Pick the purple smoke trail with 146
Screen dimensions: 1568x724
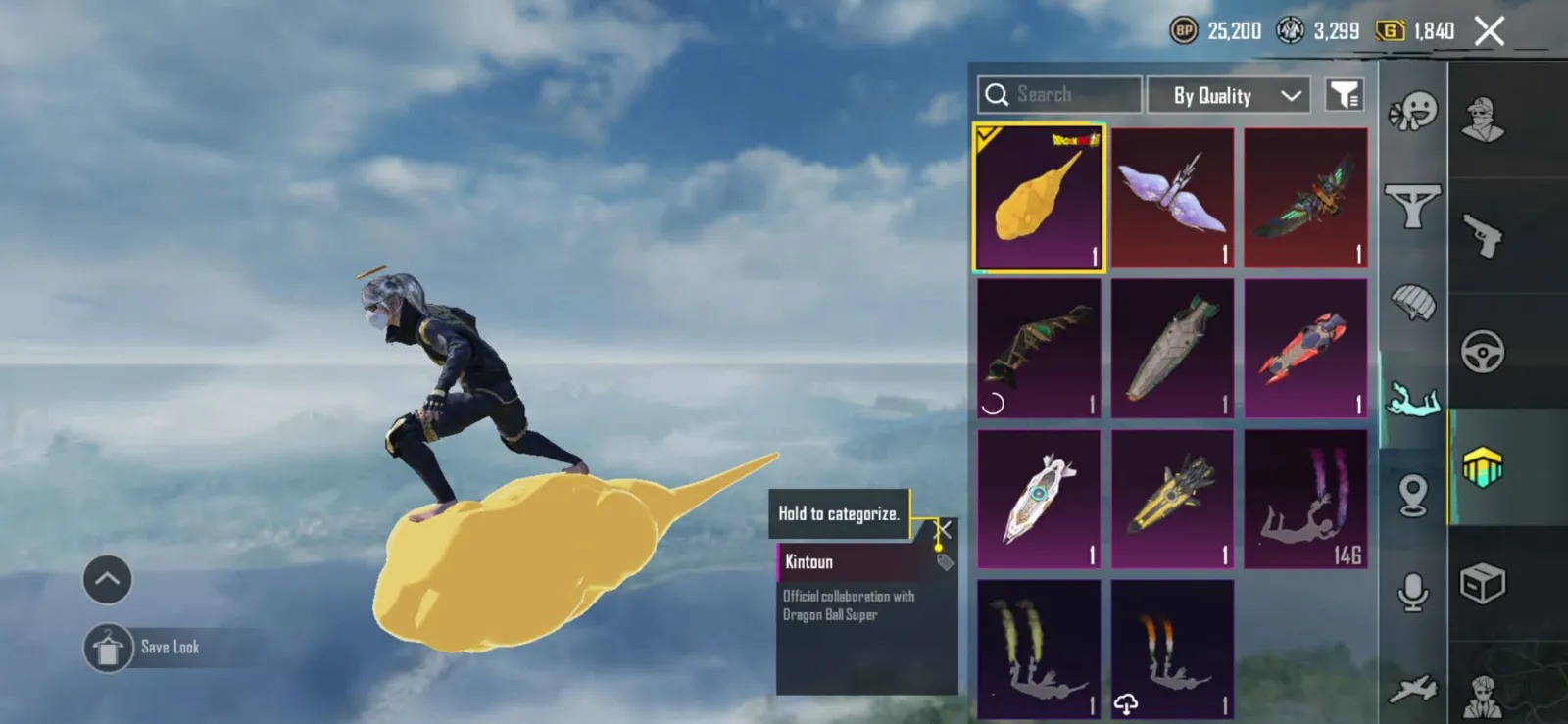click(1305, 499)
